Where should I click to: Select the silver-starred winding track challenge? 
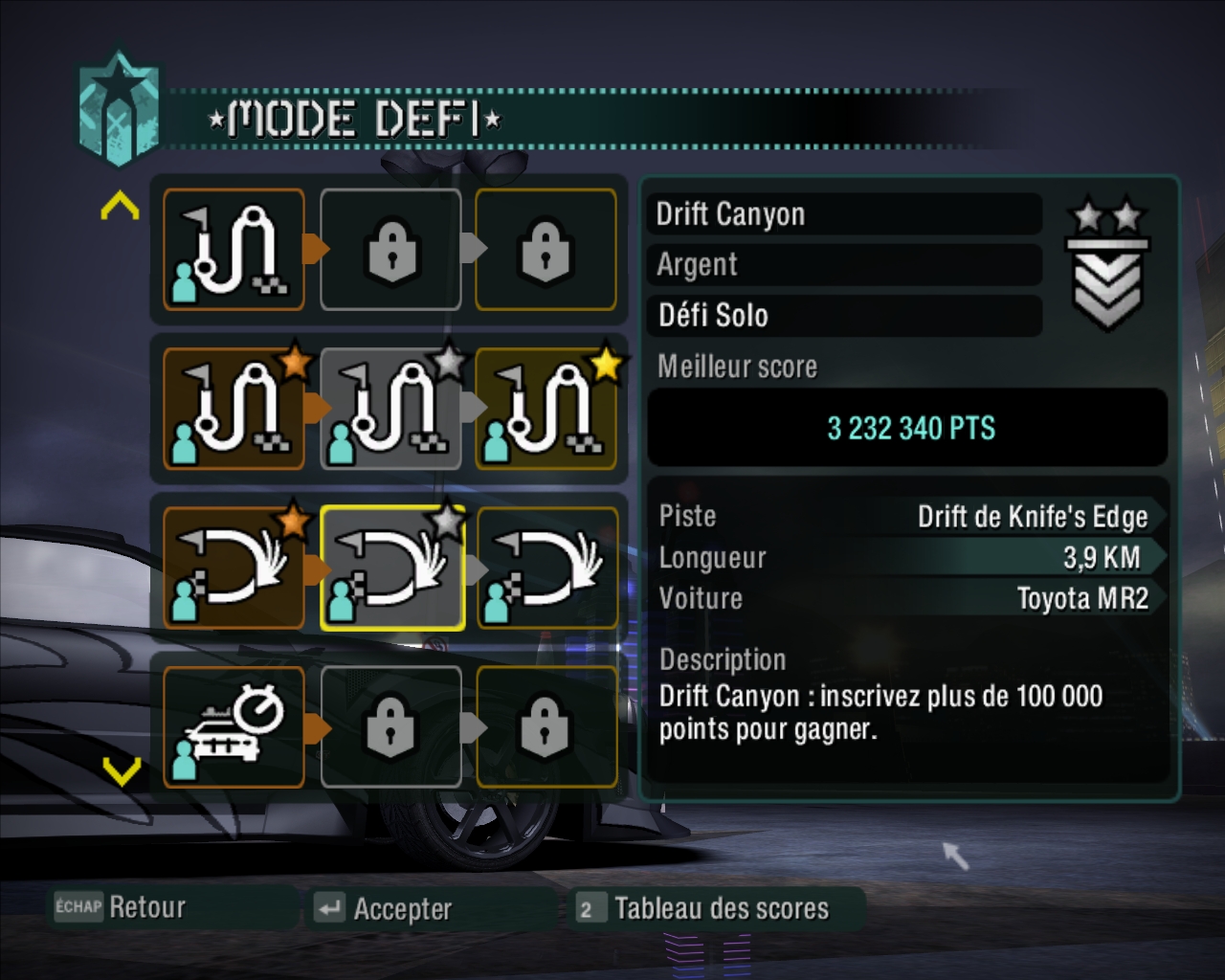[x=391, y=410]
